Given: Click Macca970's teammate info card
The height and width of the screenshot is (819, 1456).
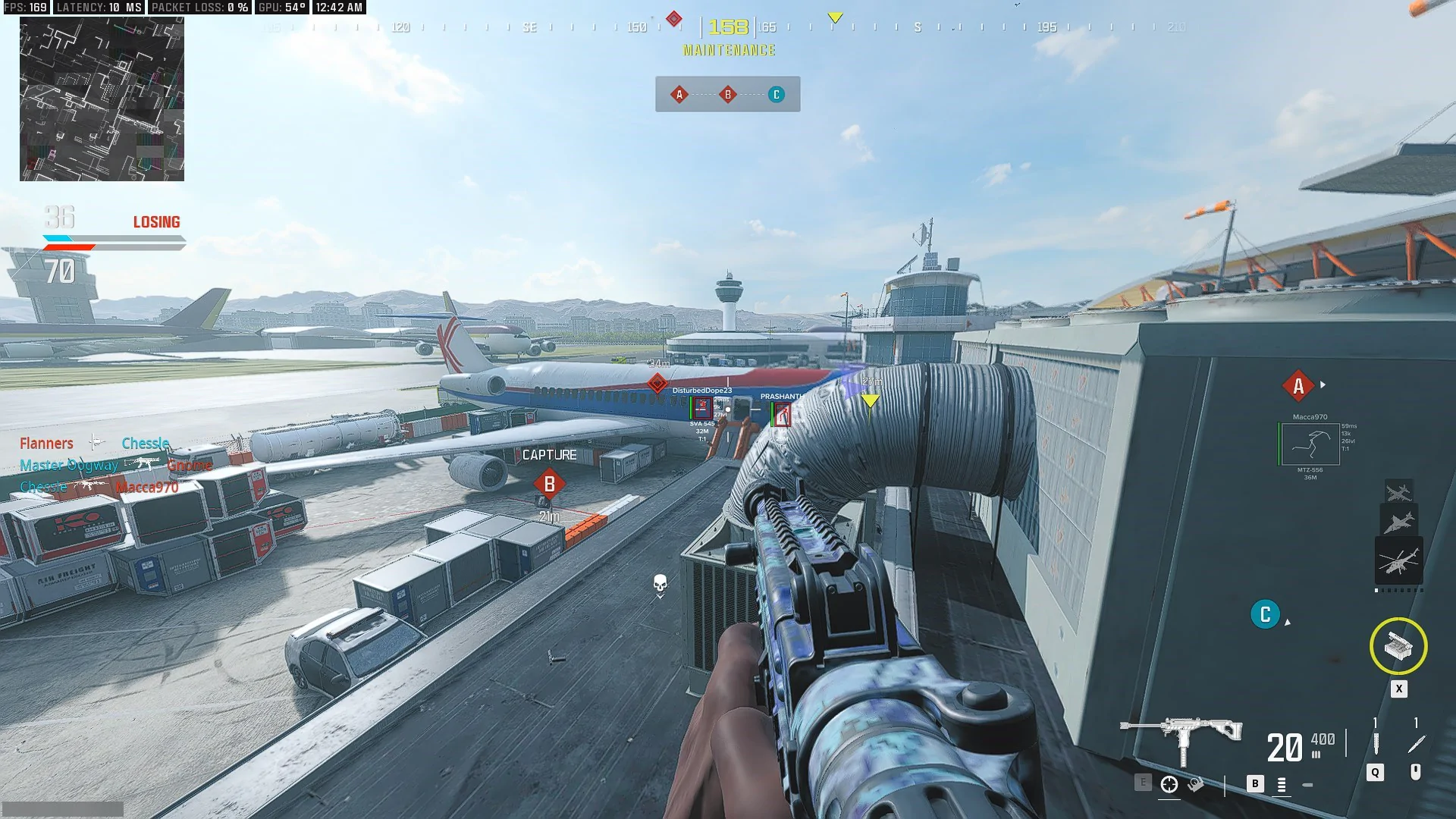Looking at the screenshot, I should pyautogui.click(x=1310, y=447).
